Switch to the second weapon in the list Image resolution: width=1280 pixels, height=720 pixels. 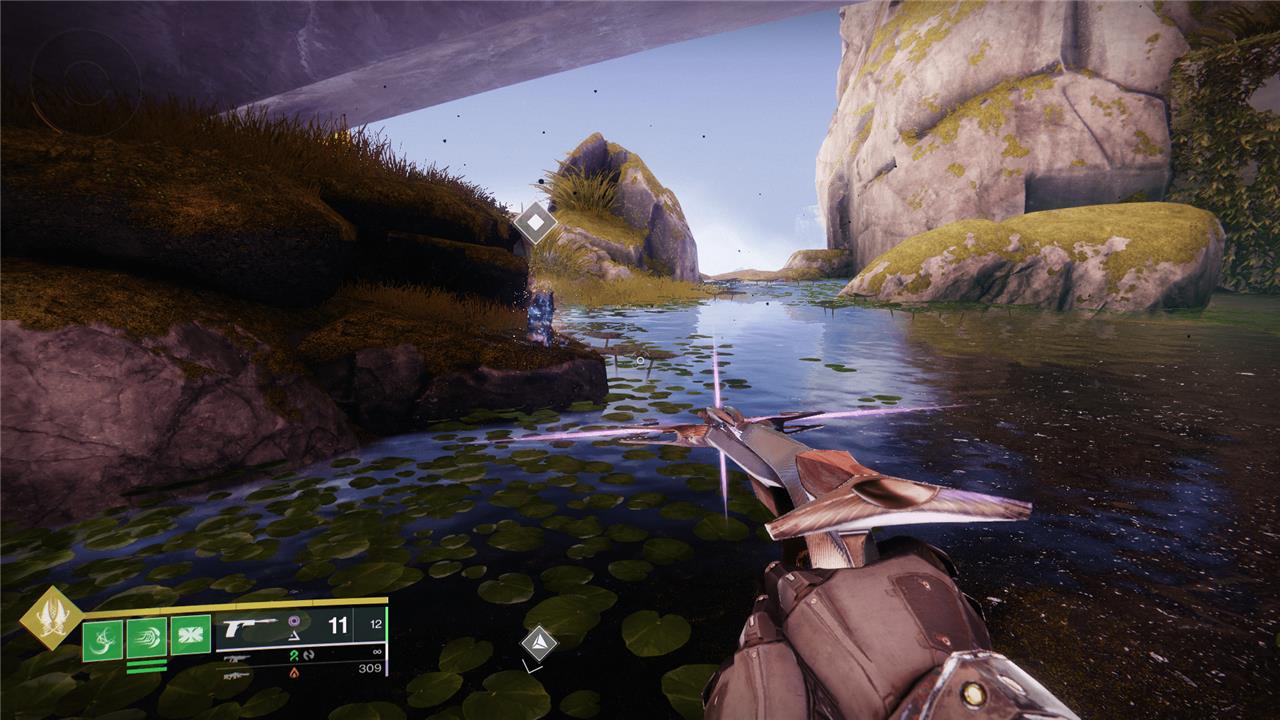click(237, 658)
